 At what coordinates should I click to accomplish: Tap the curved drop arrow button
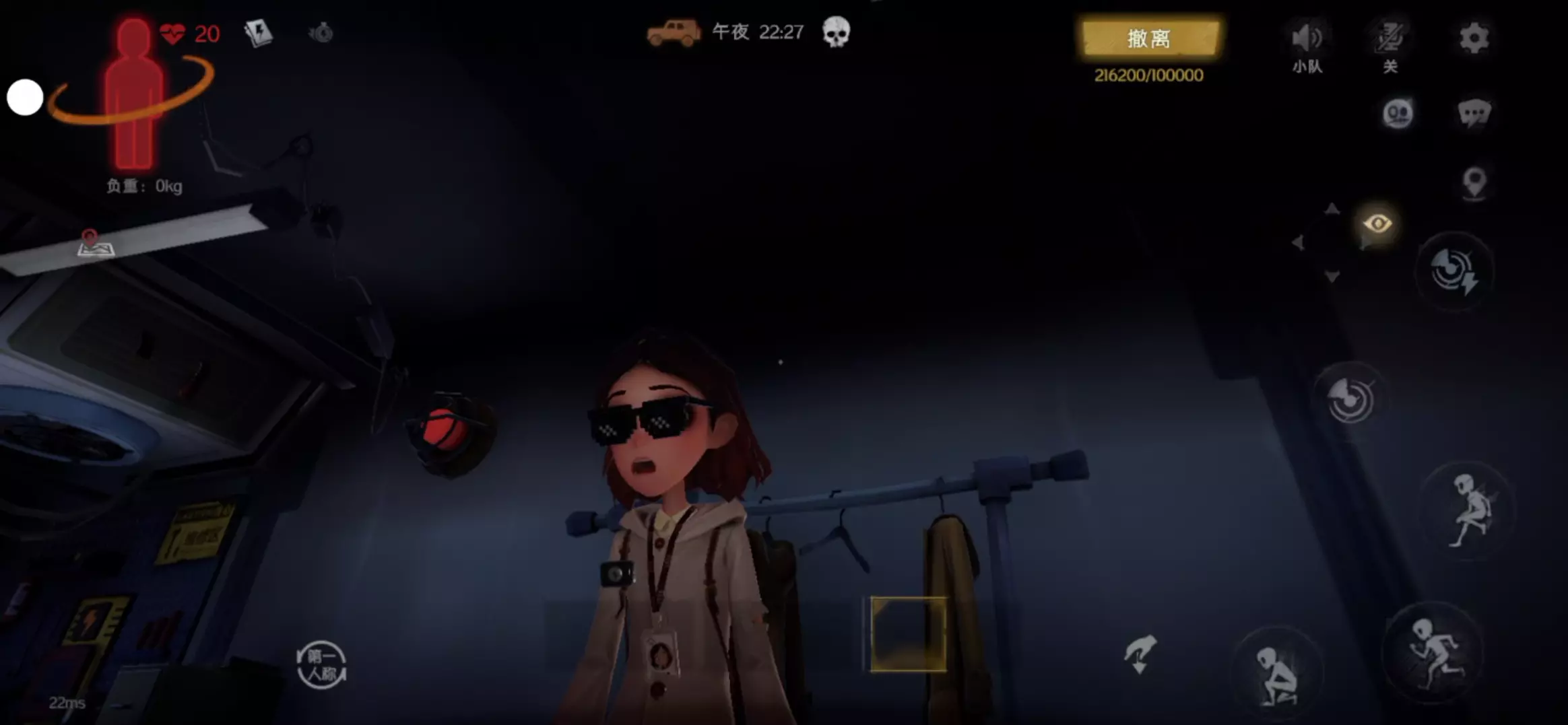coord(1140,654)
